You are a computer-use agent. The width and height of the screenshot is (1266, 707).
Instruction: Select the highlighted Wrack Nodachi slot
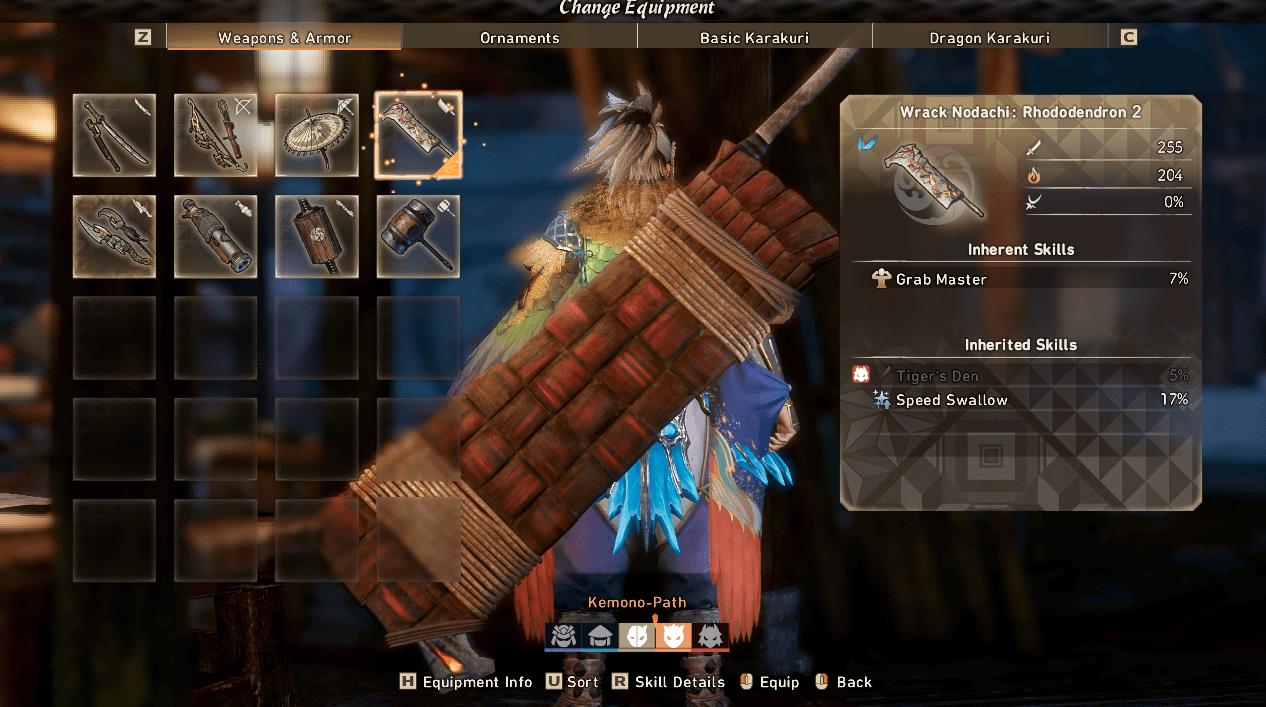(418, 135)
